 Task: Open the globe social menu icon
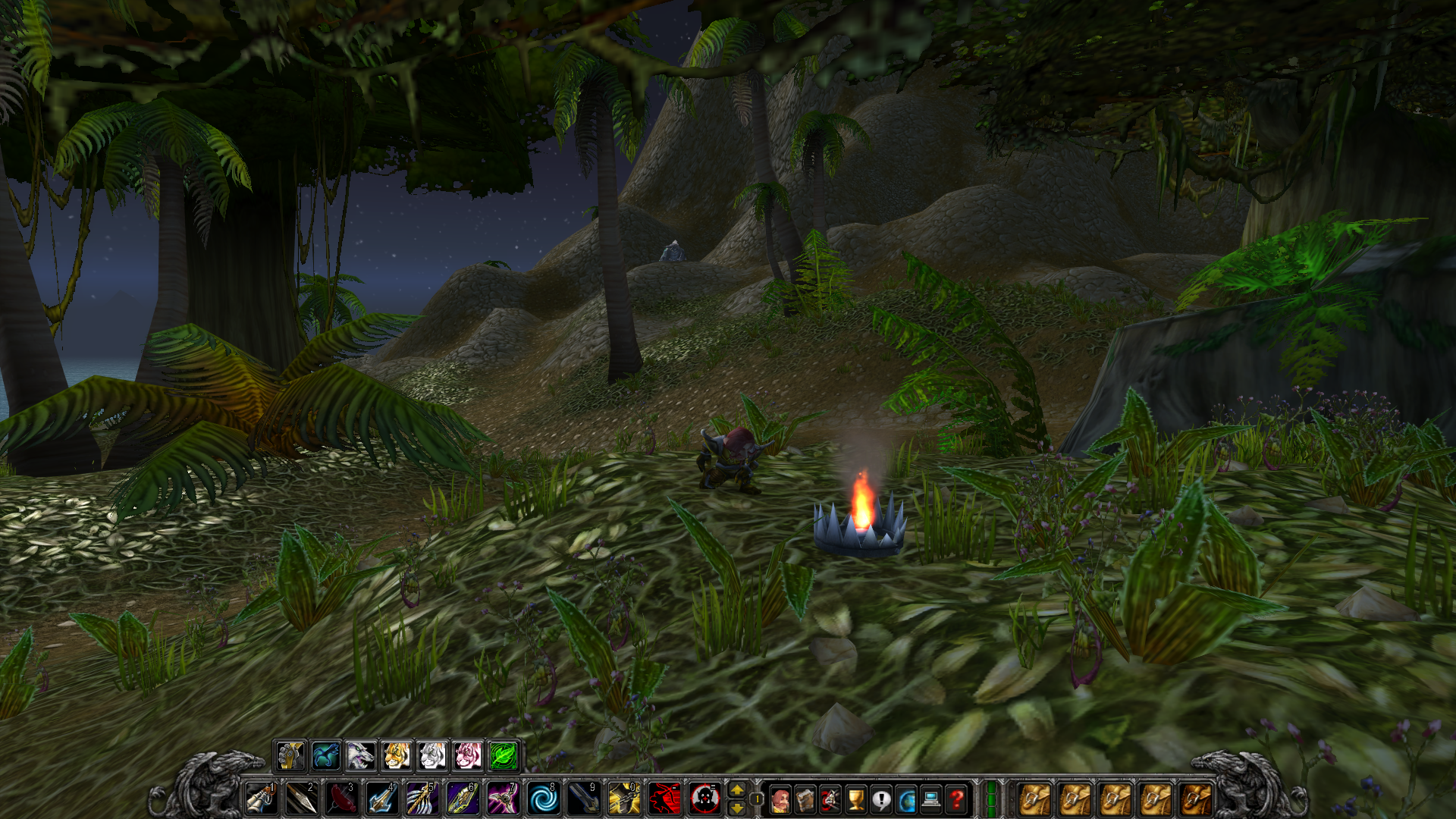[x=906, y=799]
